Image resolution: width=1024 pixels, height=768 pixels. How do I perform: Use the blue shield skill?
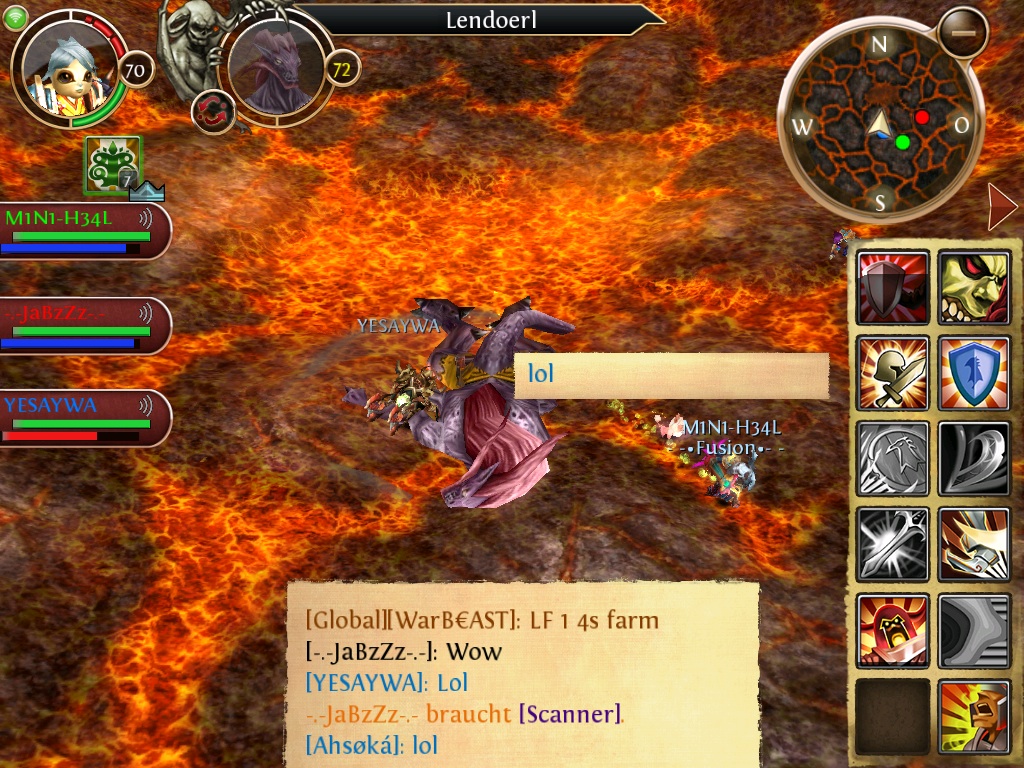[x=973, y=372]
